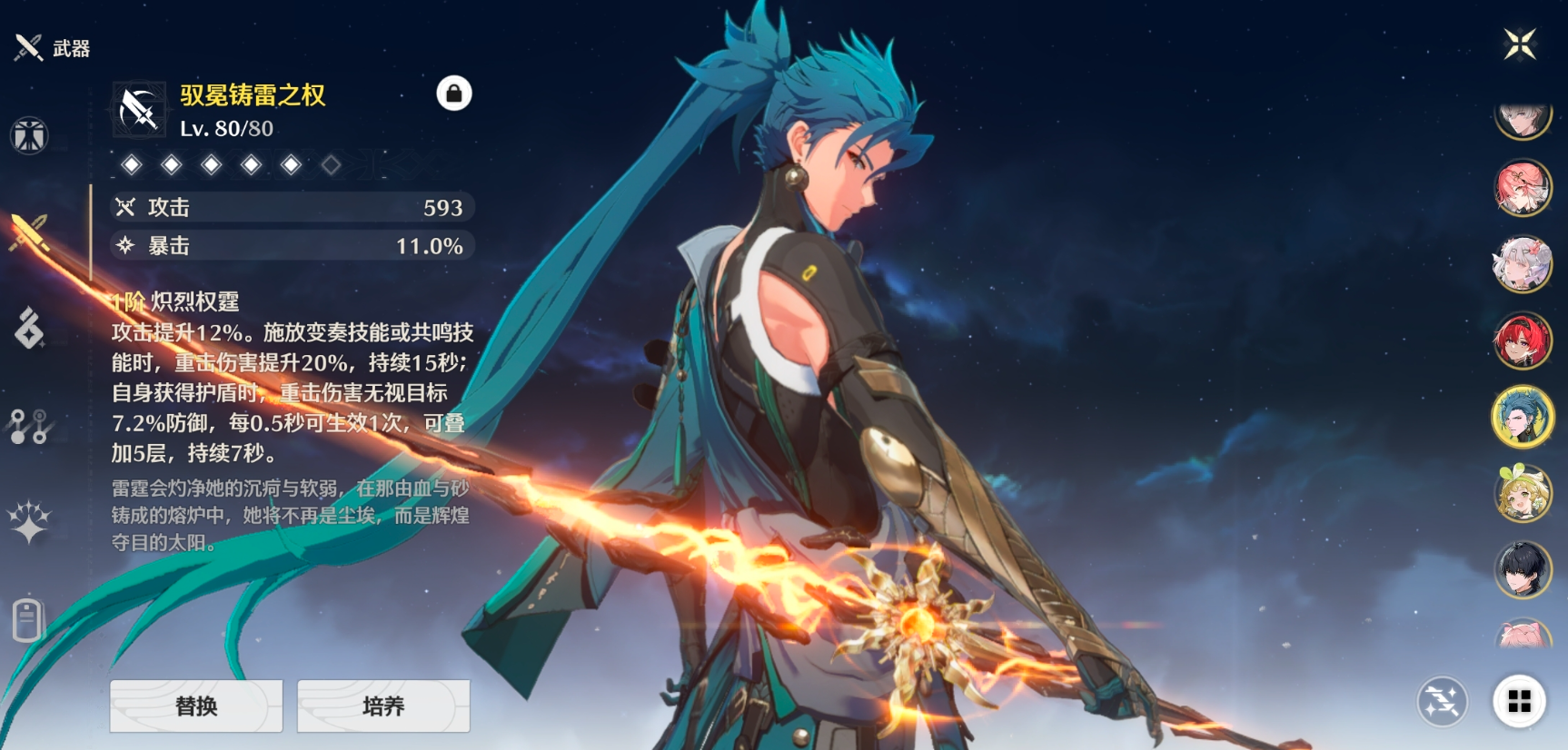Switch to the character attributes tab
This screenshot has width=1568, height=750.
(29, 136)
